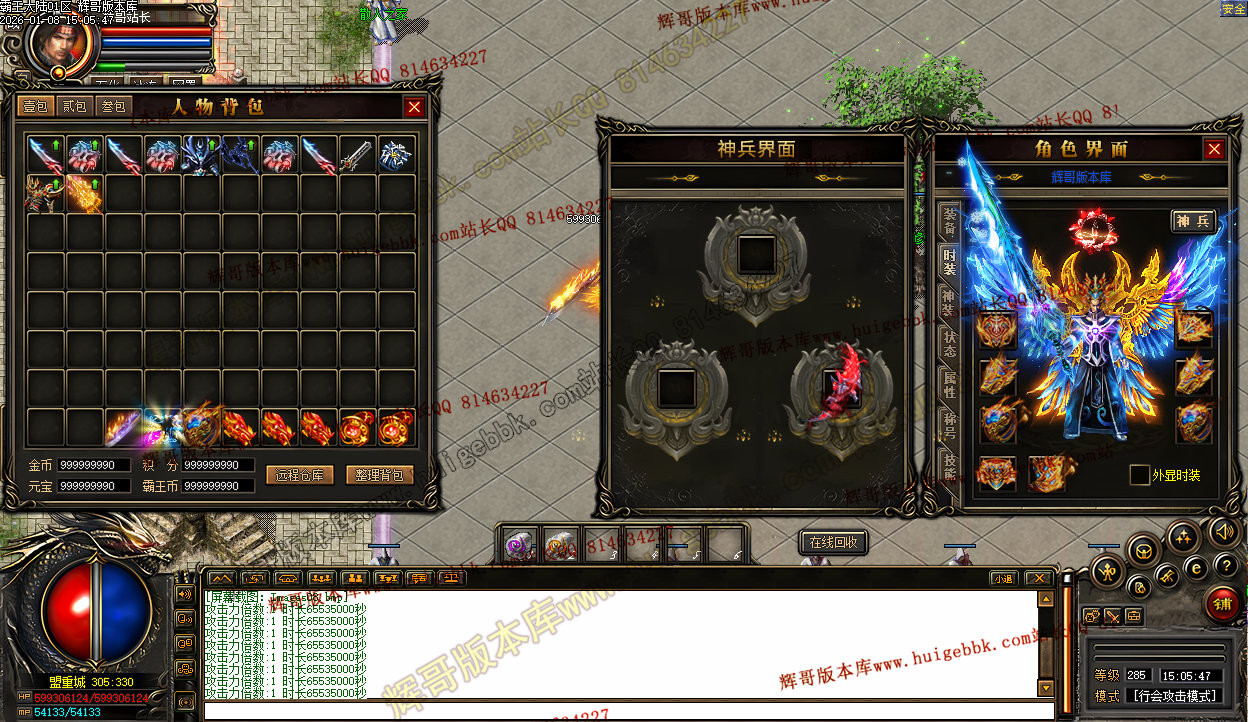Image resolution: width=1248 pixels, height=722 pixels.
Task: Switch to the 叁包 bag tab
Action: click(113, 106)
